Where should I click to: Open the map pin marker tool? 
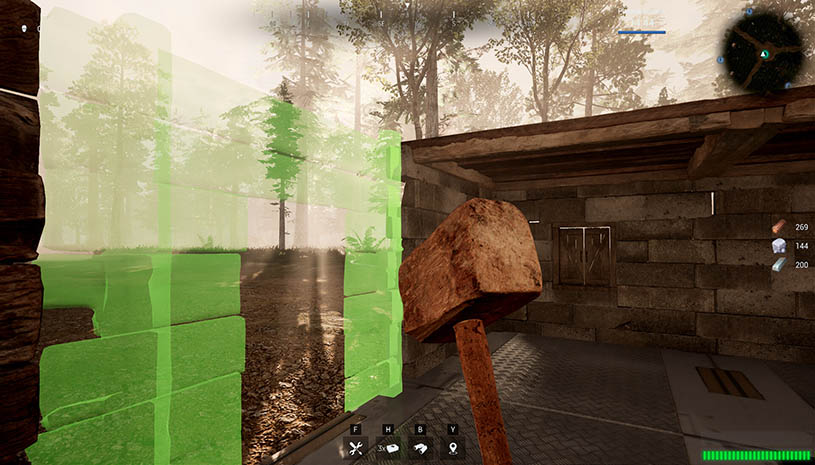tap(453, 448)
